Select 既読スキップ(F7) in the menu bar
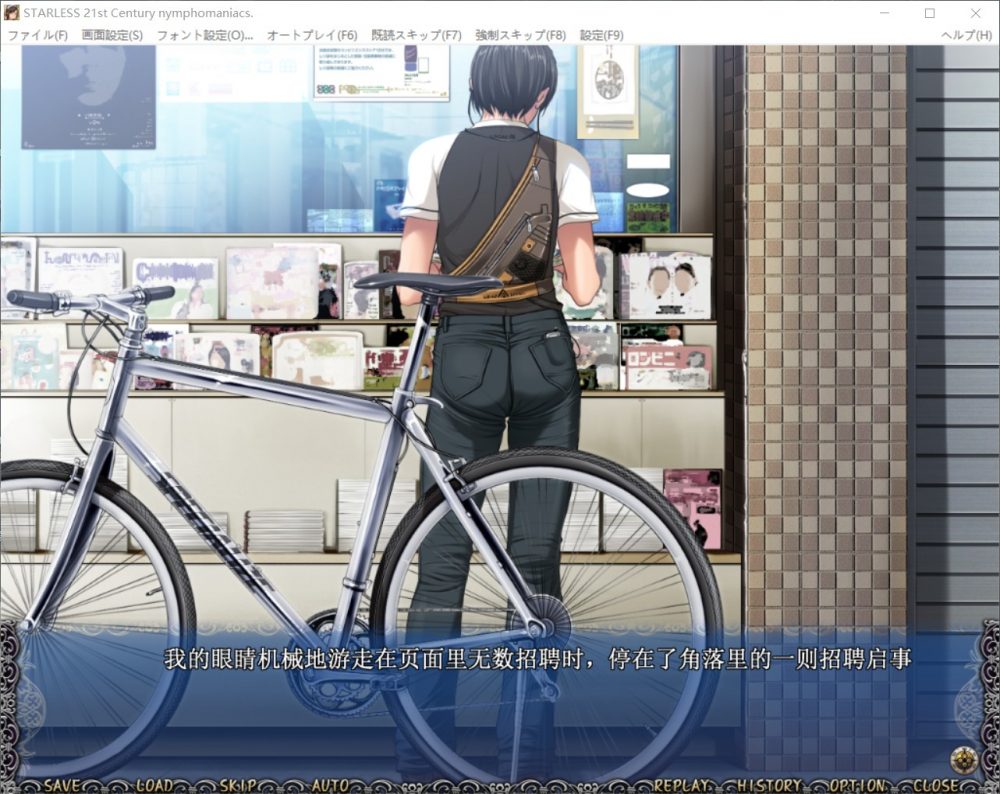The height and width of the screenshot is (794, 1000). [x=416, y=35]
